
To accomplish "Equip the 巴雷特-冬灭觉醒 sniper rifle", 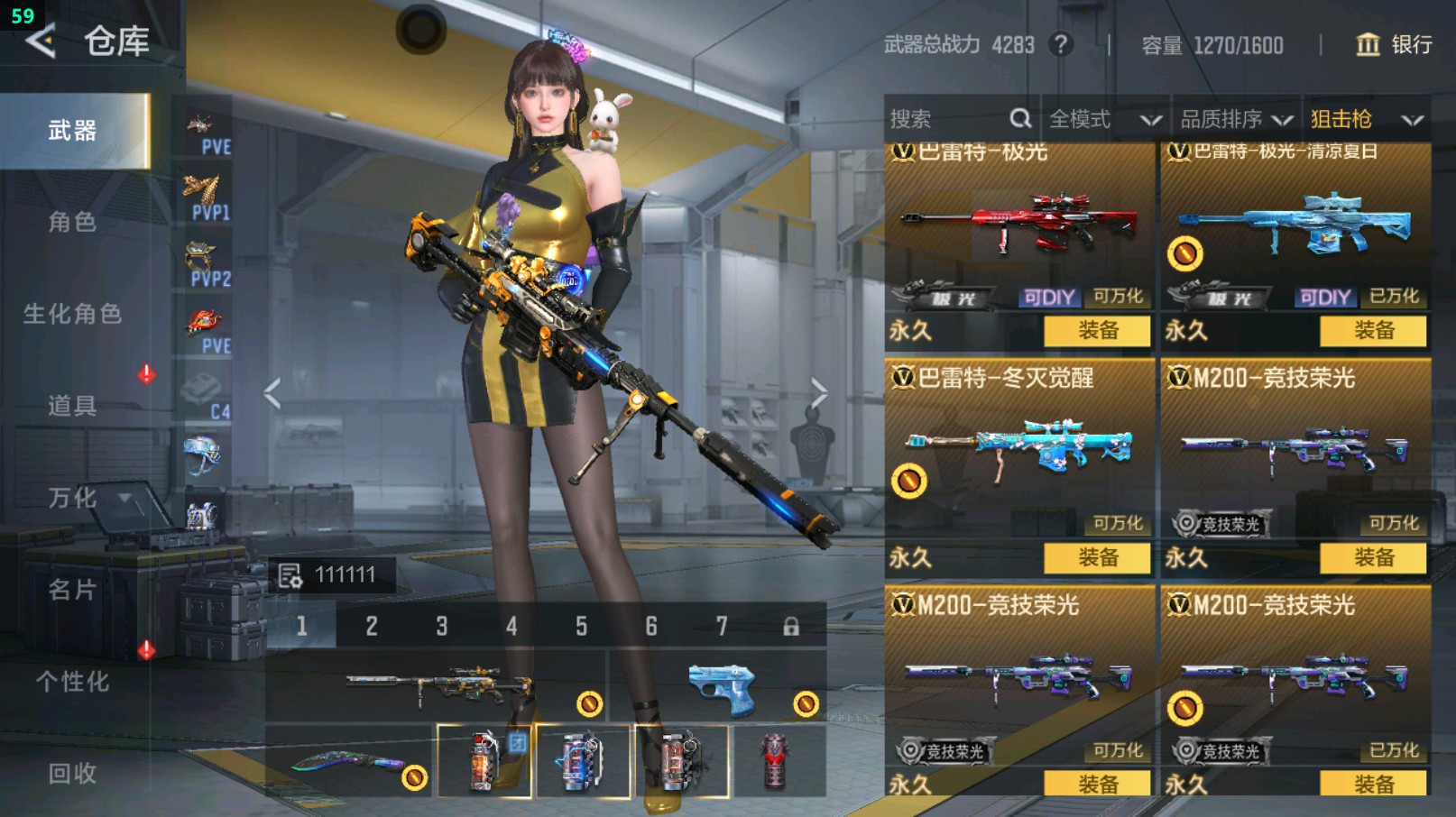I will click(1097, 558).
